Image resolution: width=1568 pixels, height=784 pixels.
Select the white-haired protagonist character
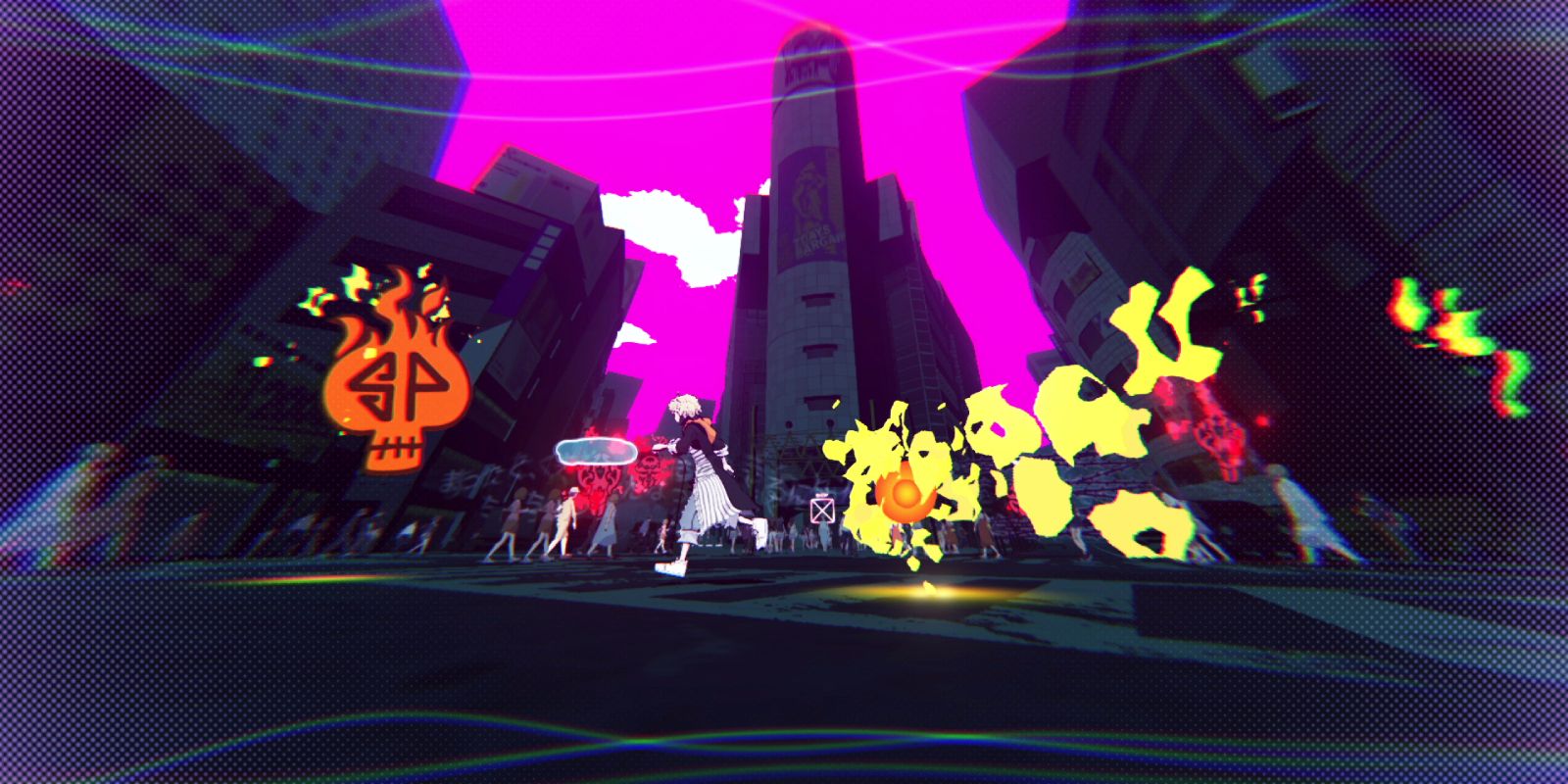(x=708, y=470)
